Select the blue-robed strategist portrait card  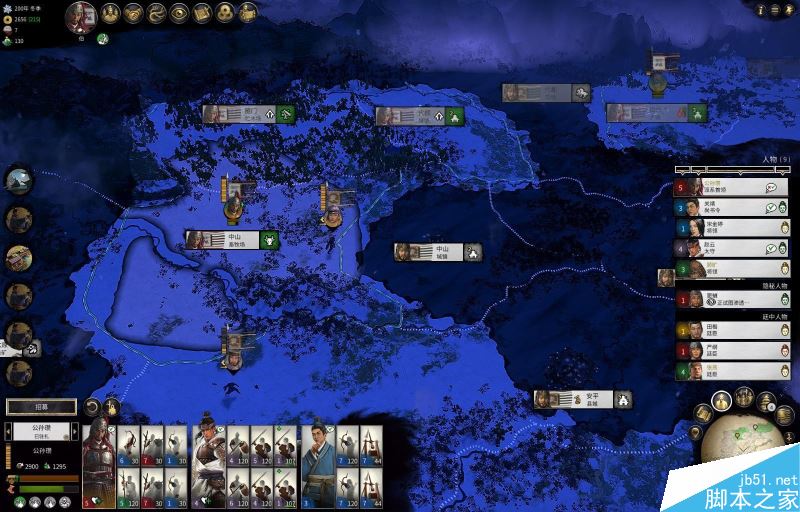[x=316, y=462]
